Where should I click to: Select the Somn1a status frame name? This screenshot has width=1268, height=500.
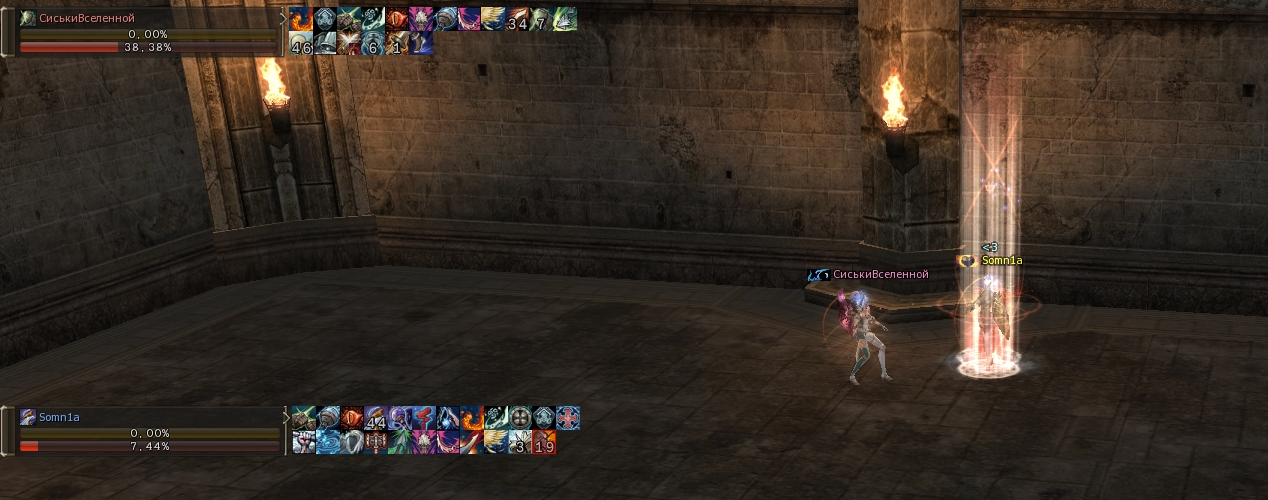click(59, 417)
